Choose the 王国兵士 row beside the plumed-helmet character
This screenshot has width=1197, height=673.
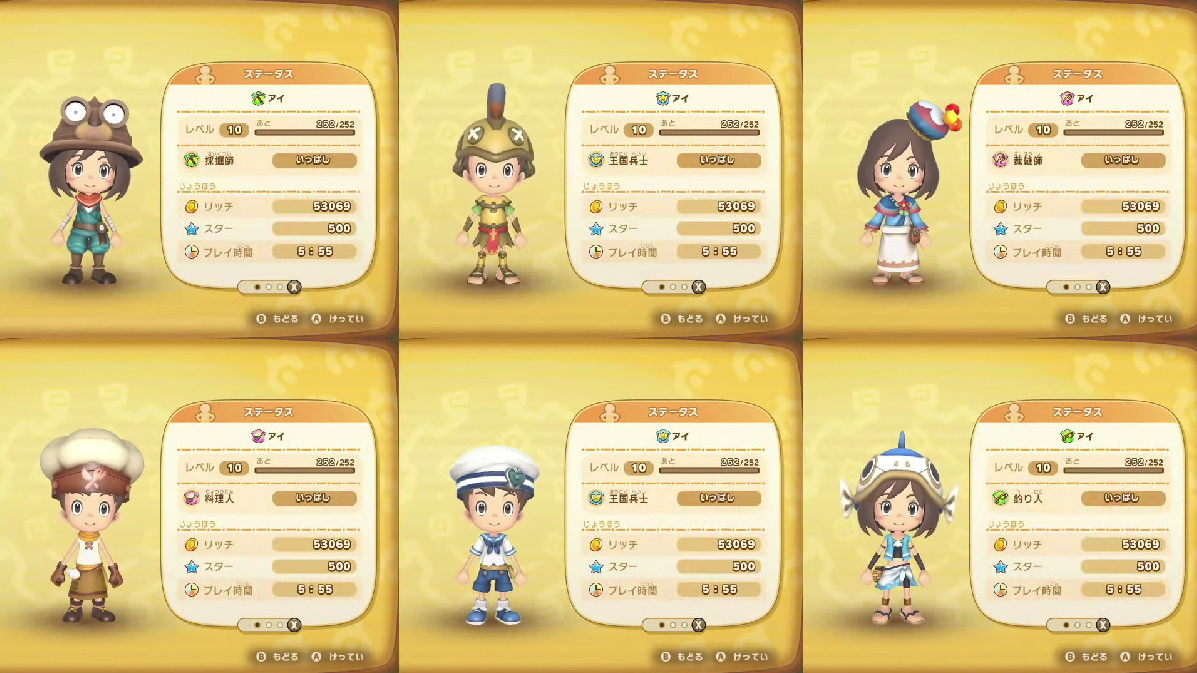674,160
